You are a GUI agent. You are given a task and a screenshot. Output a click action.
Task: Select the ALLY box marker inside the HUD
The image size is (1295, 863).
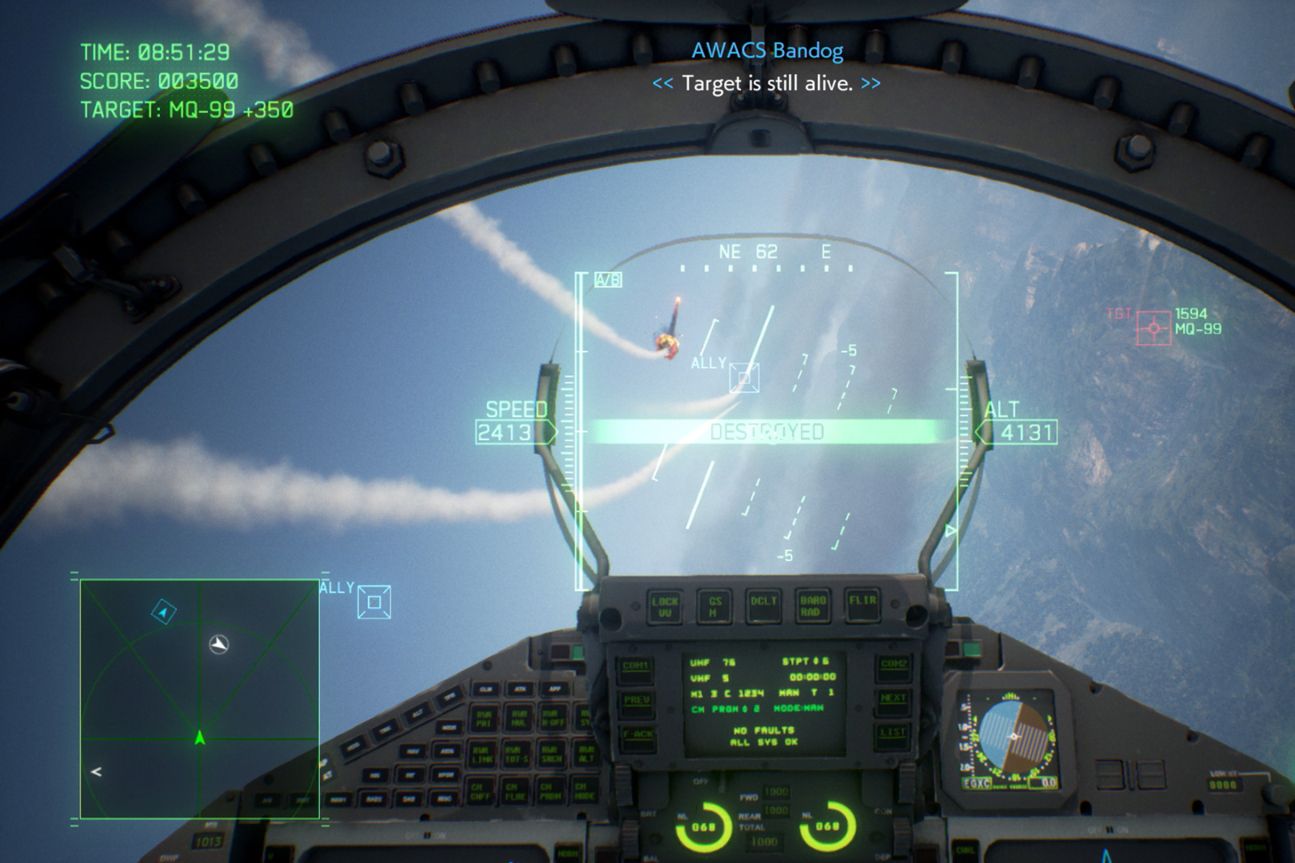coord(743,377)
